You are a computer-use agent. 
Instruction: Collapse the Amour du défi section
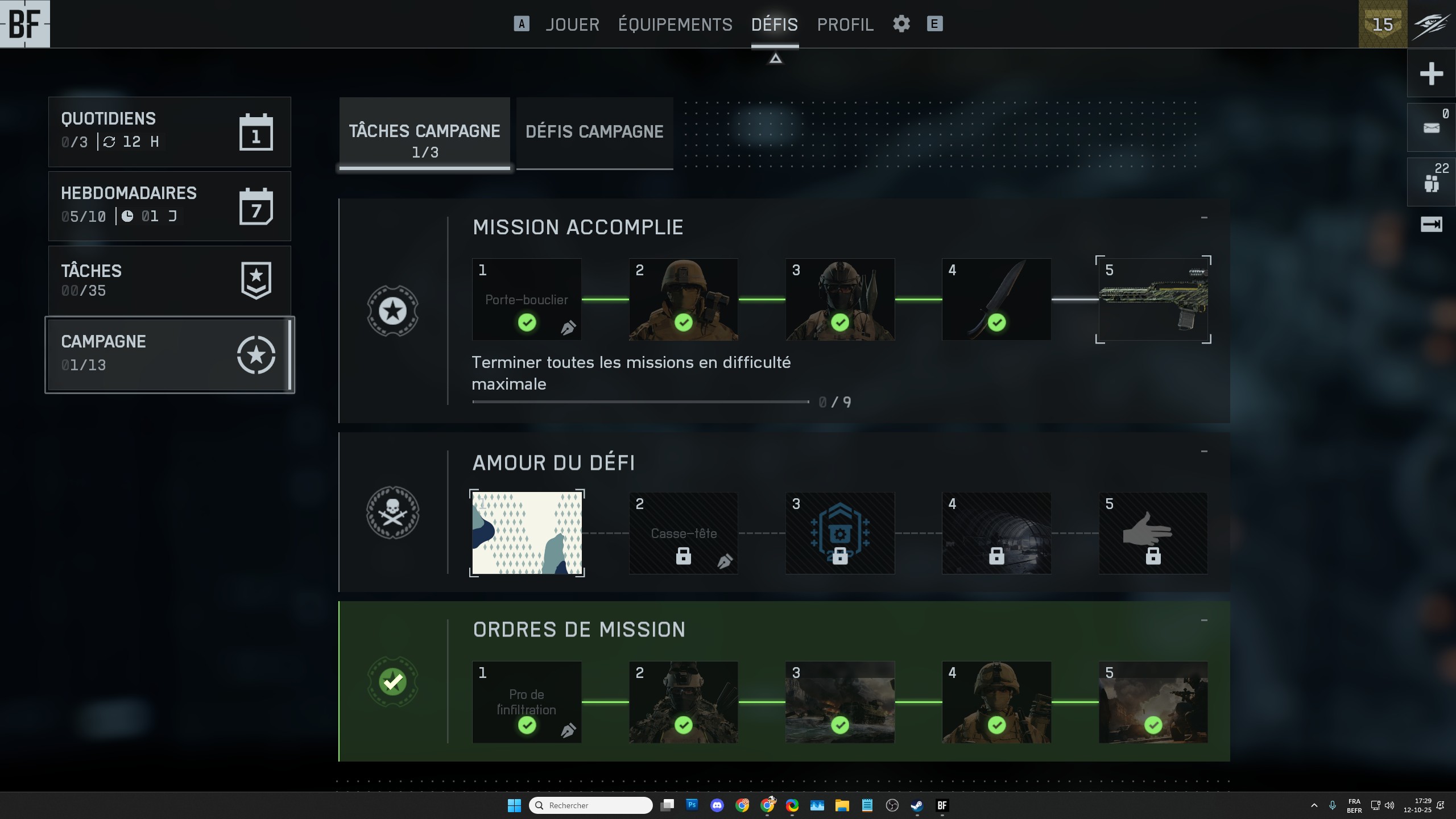(x=1205, y=450)
